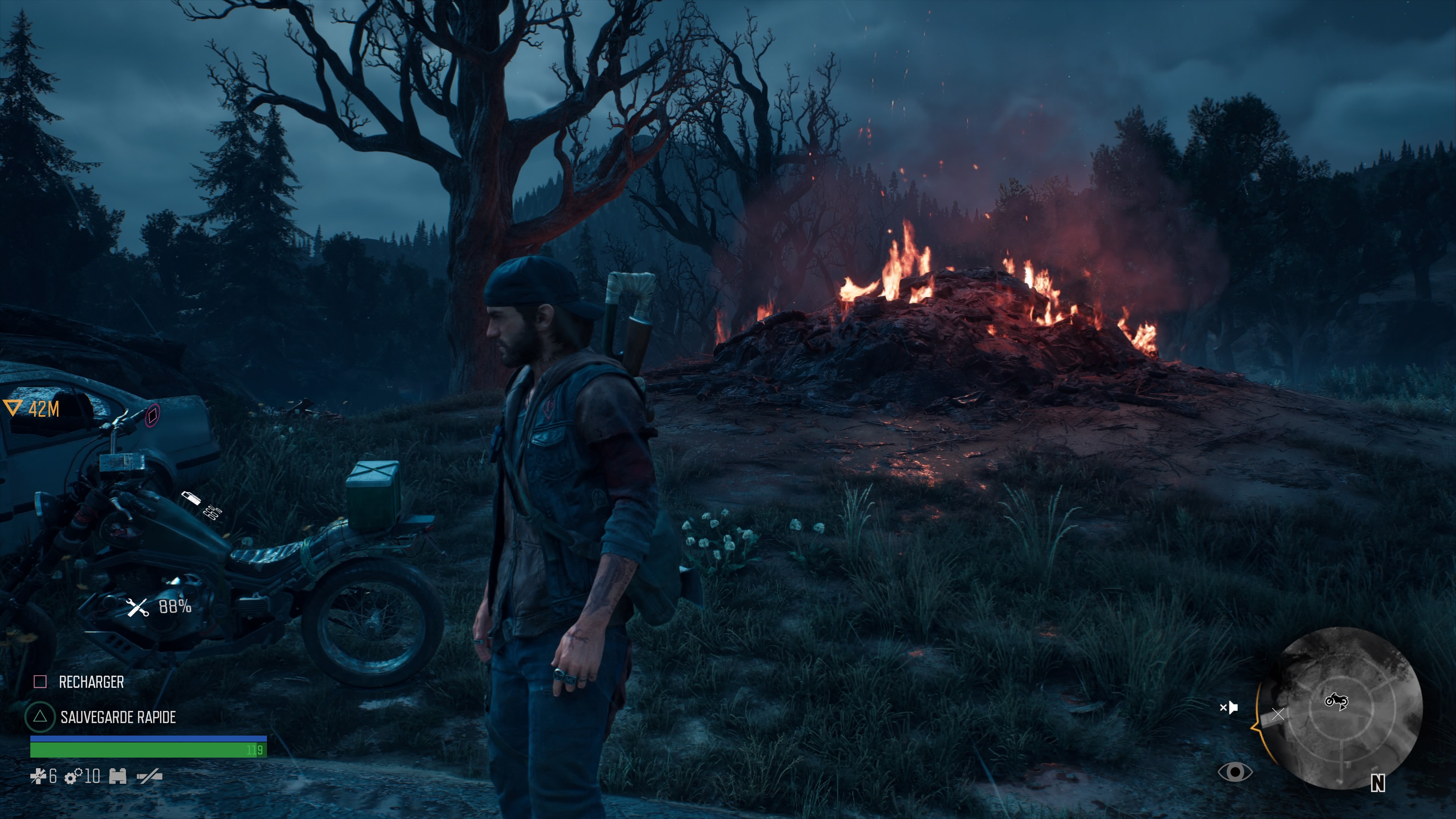Select the X marker on the minimap
1456x819 pixels.
click(x=1278, y=714)
